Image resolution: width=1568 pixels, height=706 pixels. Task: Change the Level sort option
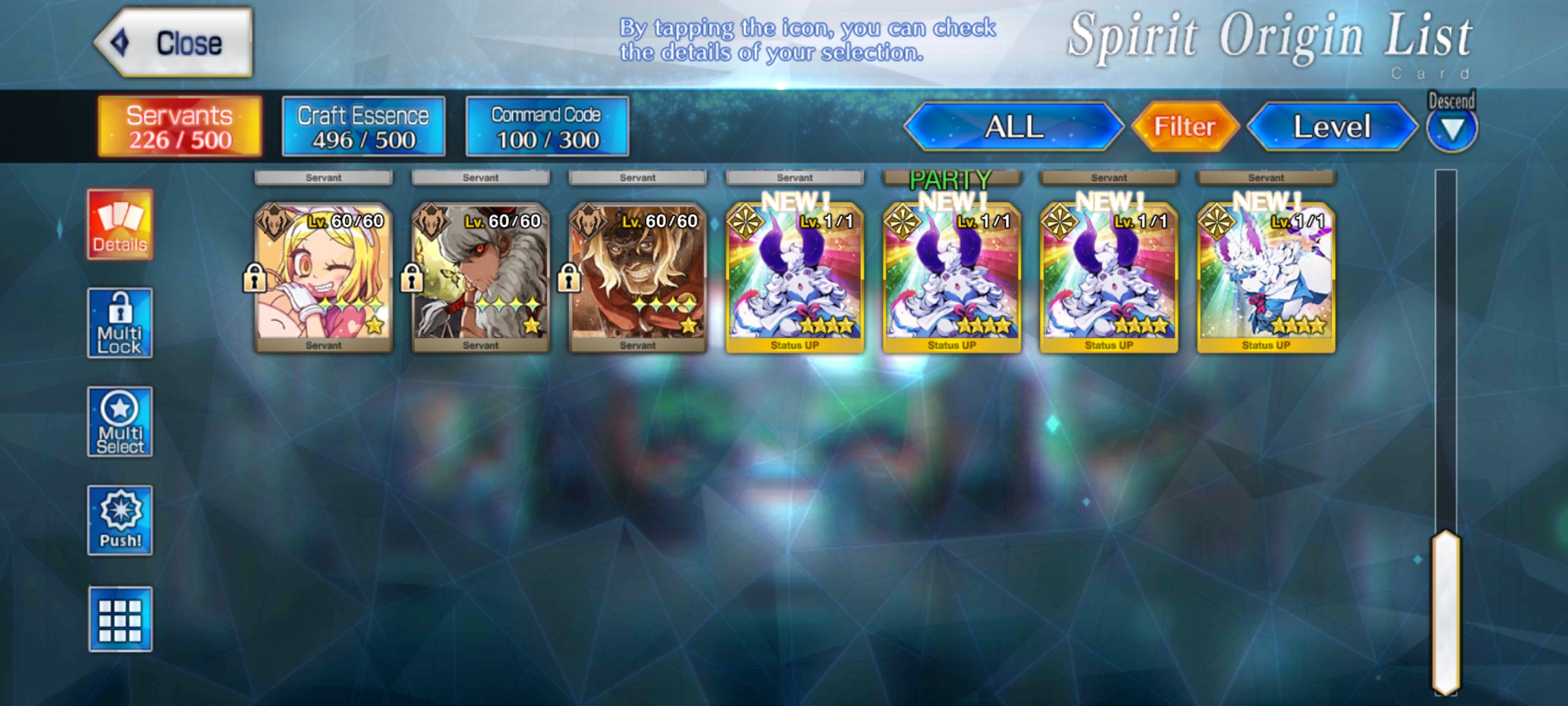pyautogui.click(x=1331, y=127)
